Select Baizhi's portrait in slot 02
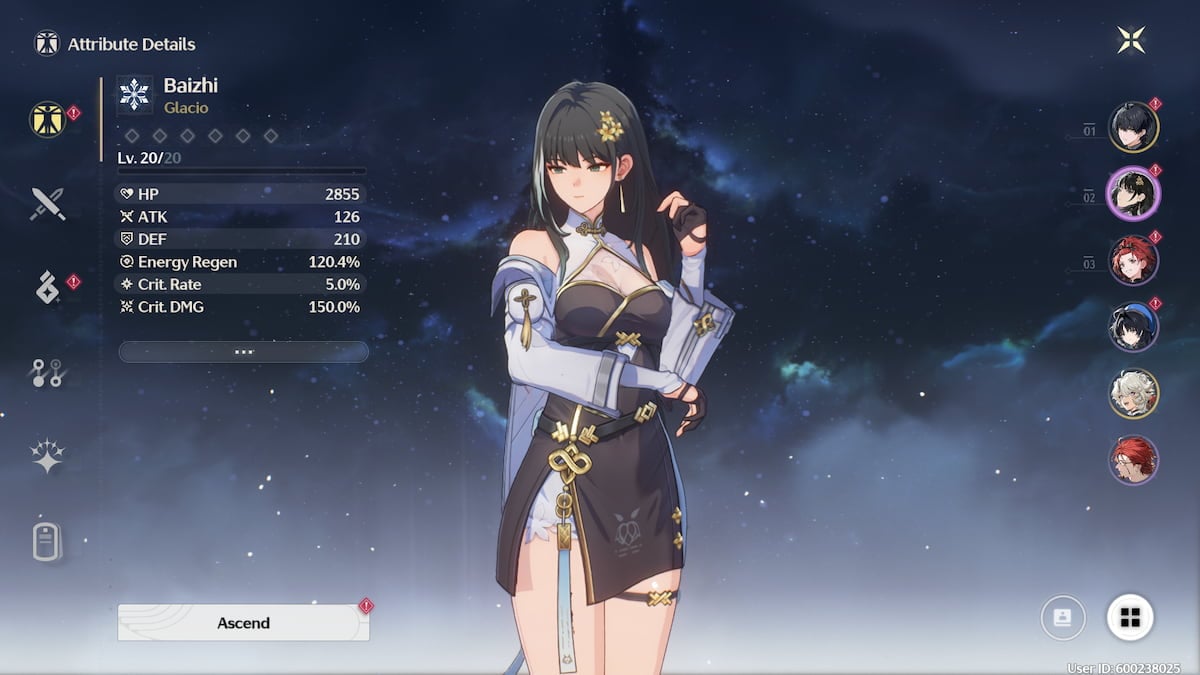Viewport: 1200px width, 675px height. point(1133,192)
